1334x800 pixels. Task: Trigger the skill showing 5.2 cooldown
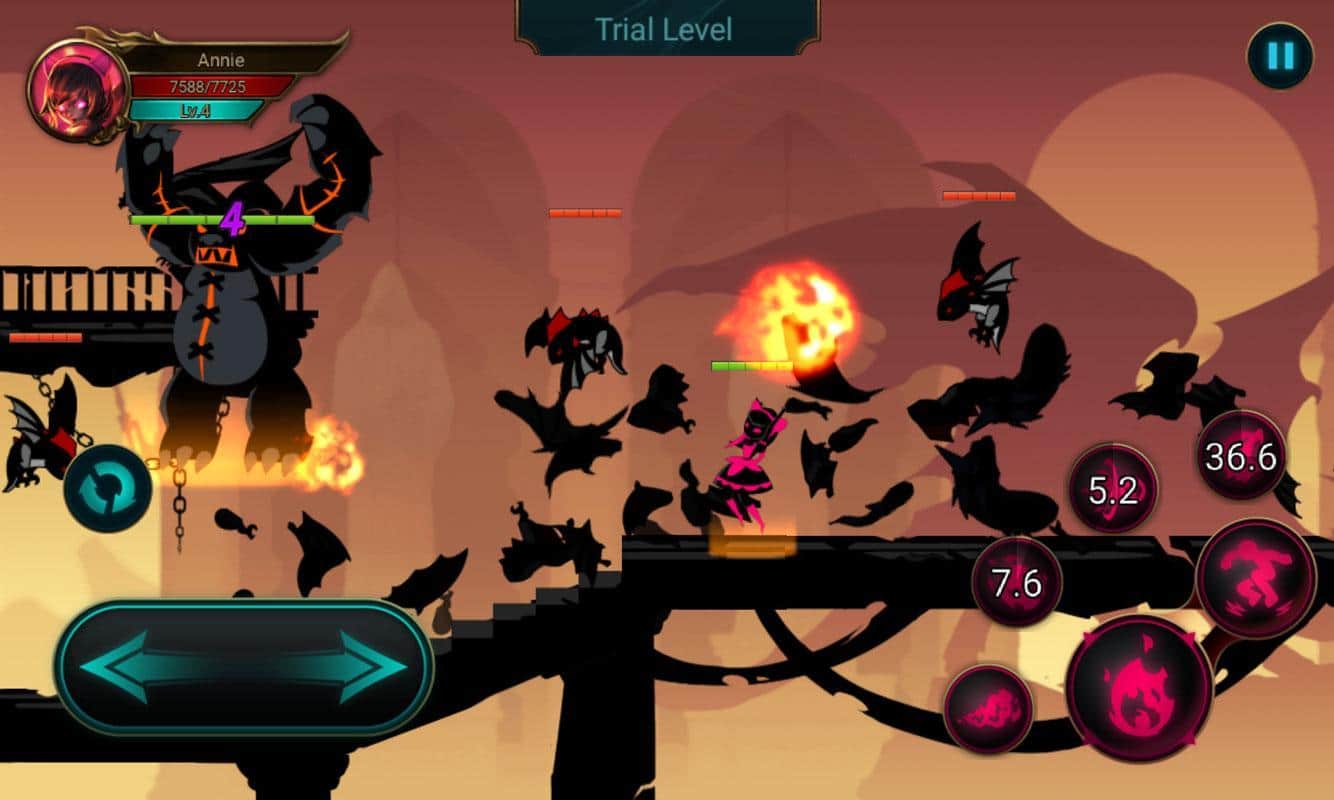coord(1112,489)
